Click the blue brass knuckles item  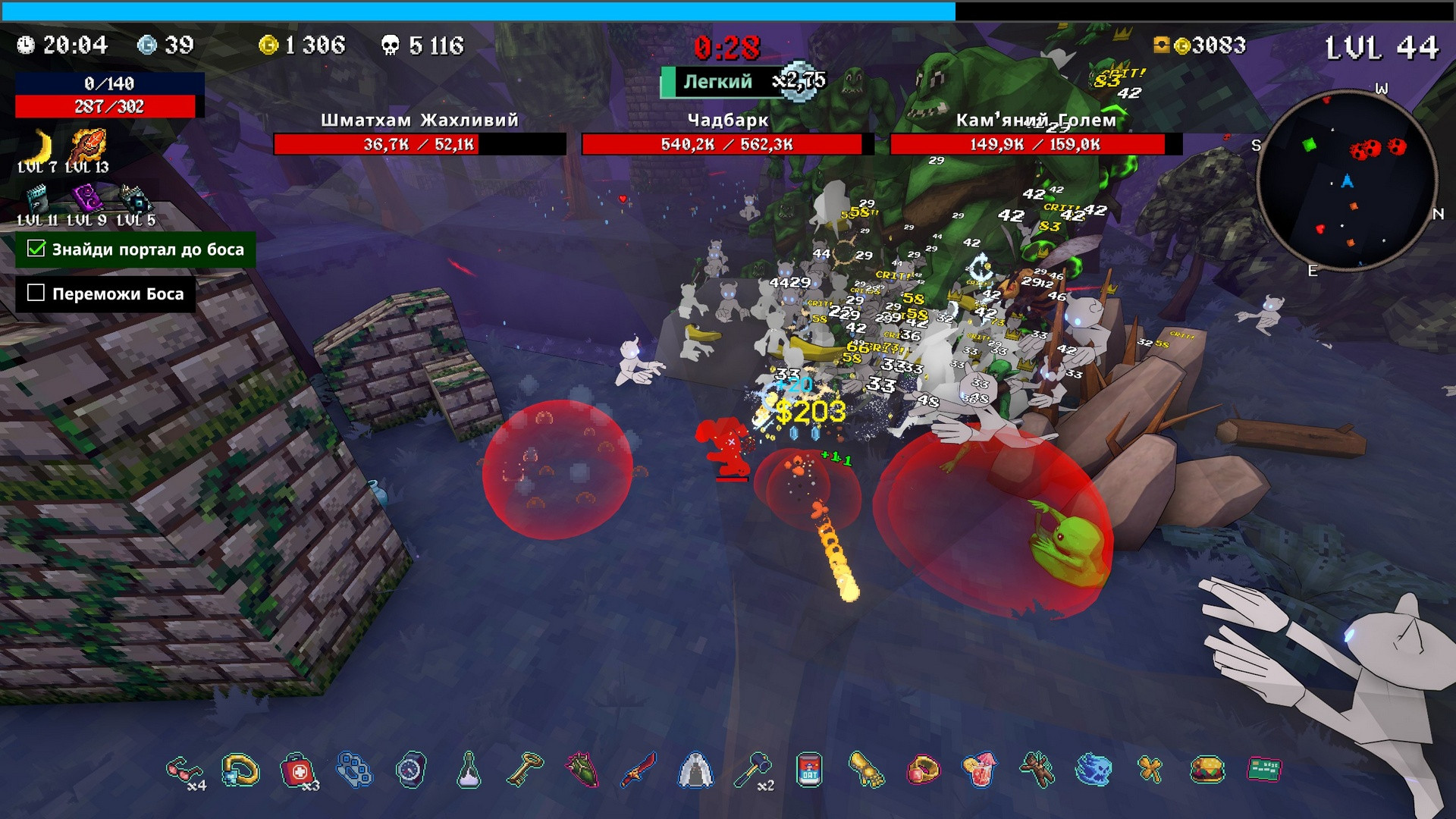354,770
